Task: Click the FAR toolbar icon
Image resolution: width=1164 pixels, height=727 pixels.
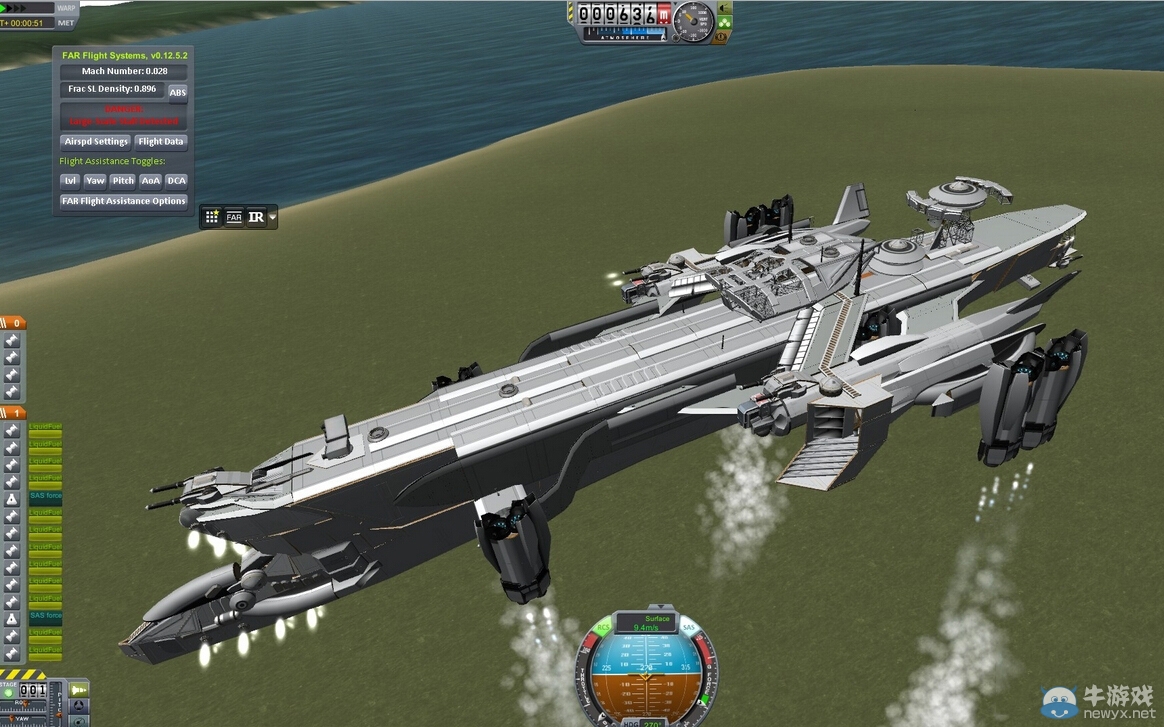Action: tap(233, 216)
